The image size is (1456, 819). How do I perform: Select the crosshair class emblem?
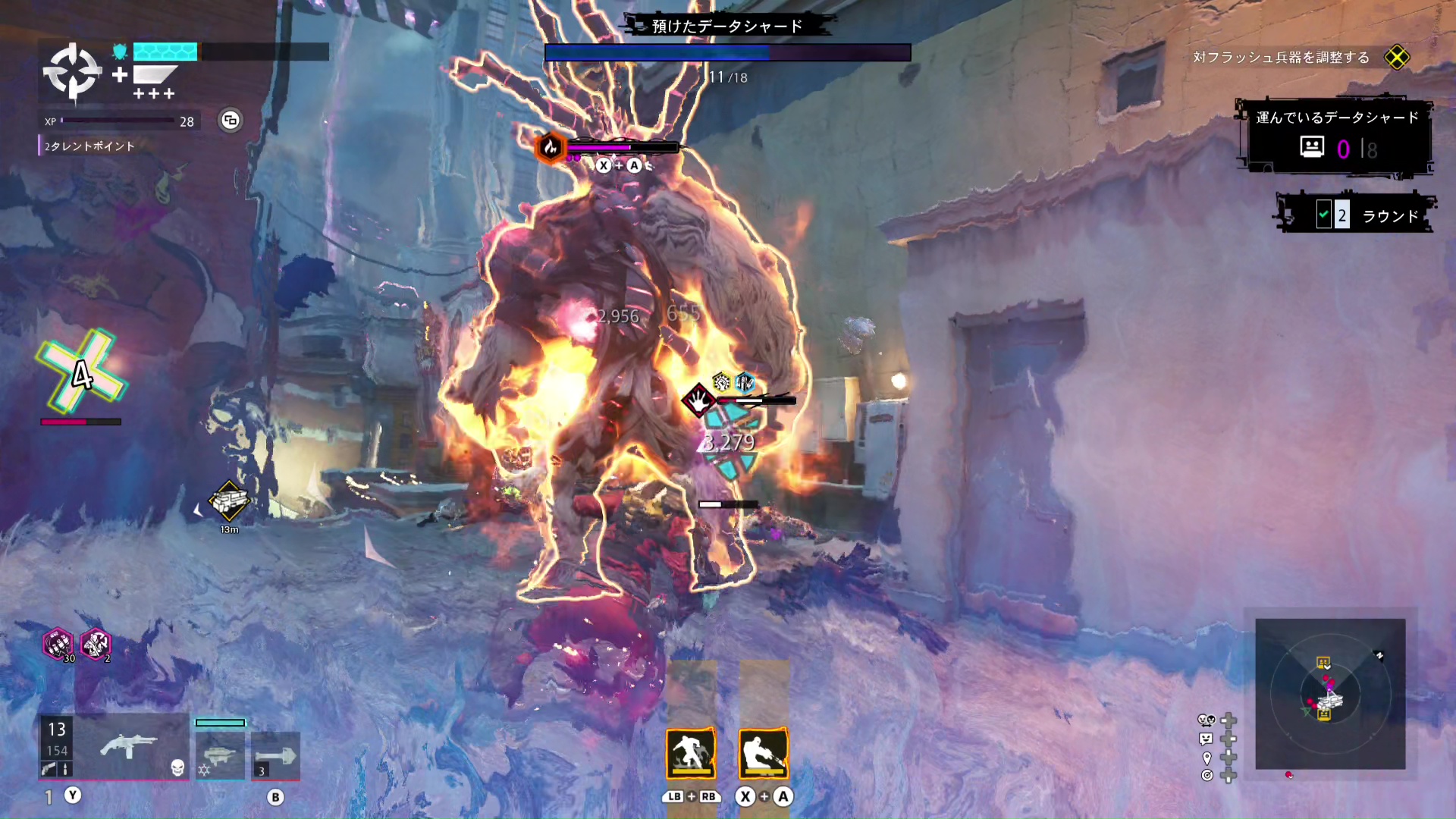tap(72, 72)
